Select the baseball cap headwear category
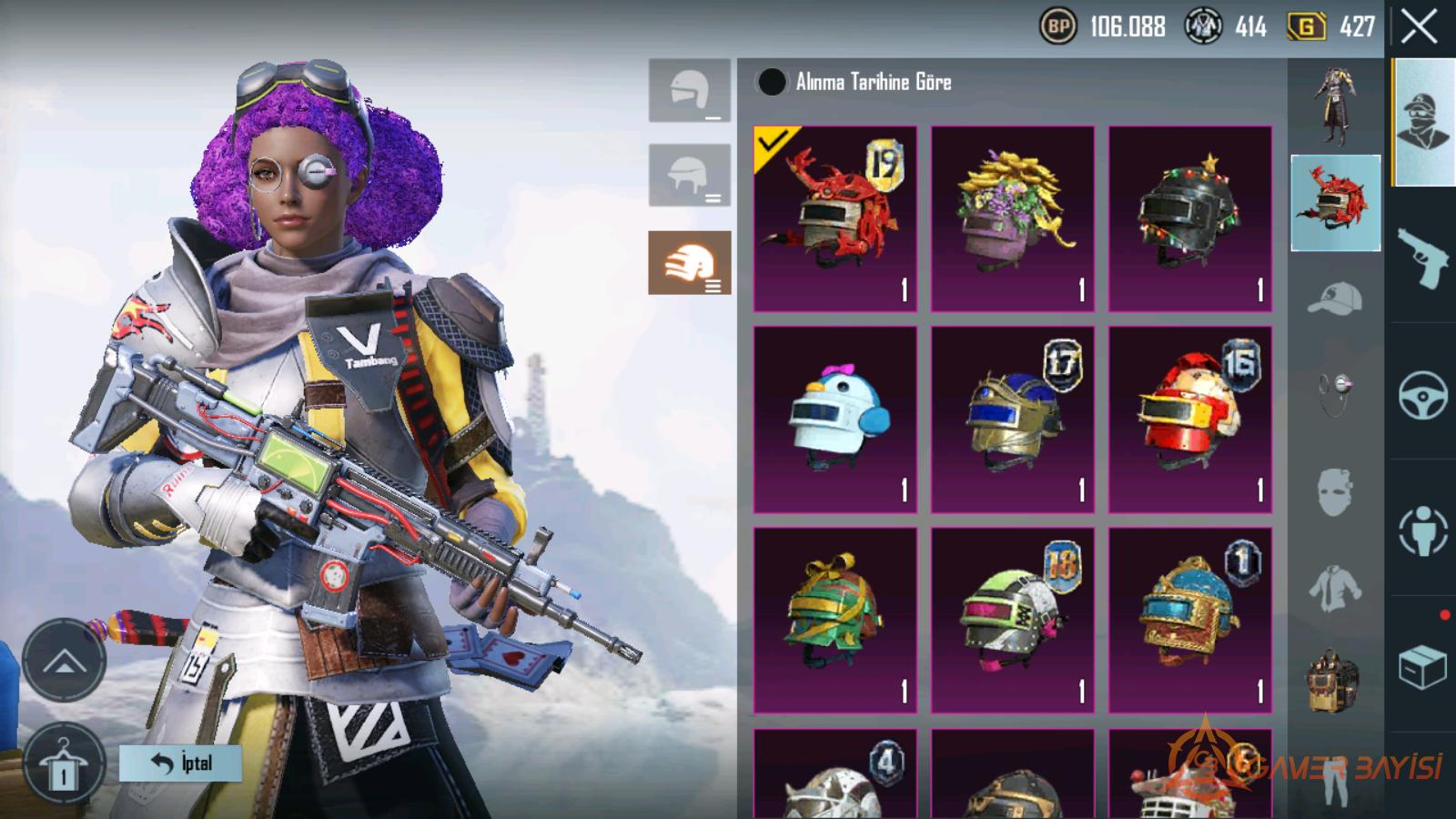Image resolution: width=1456 pixels, height=819 pixels. pyautogui.click(x=1334, y=298)
